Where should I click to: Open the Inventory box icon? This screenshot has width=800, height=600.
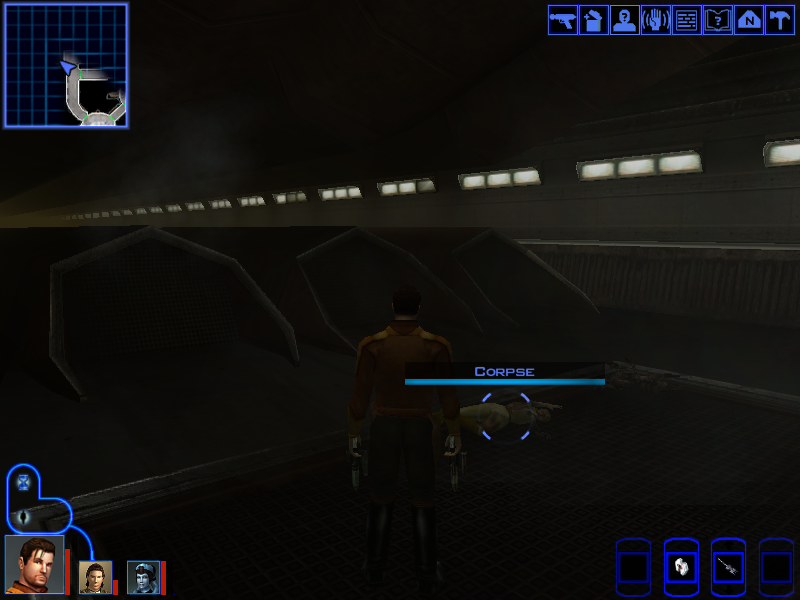pos(593,20)
